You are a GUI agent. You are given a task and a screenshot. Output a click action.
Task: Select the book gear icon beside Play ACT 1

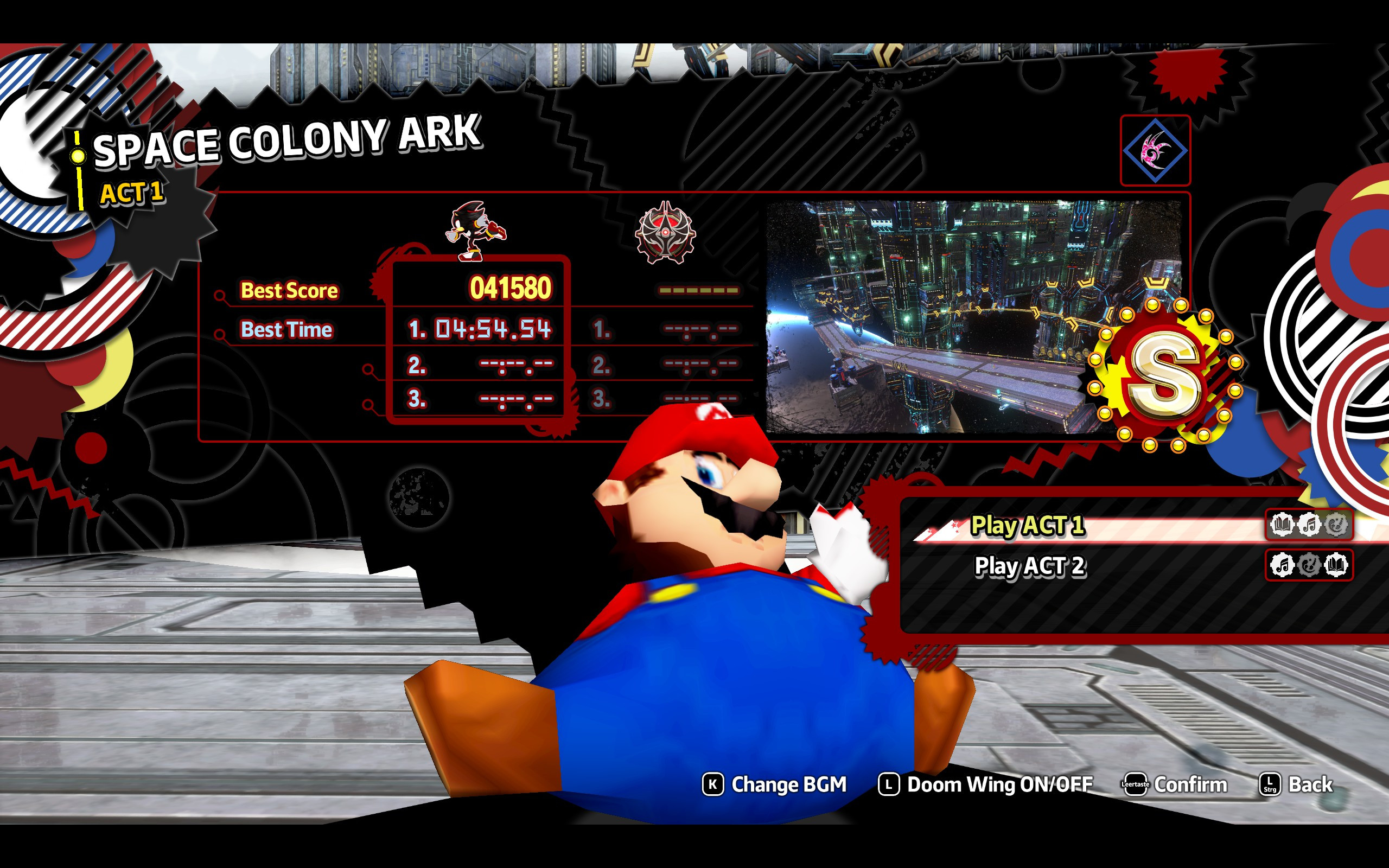(1281, 524)
